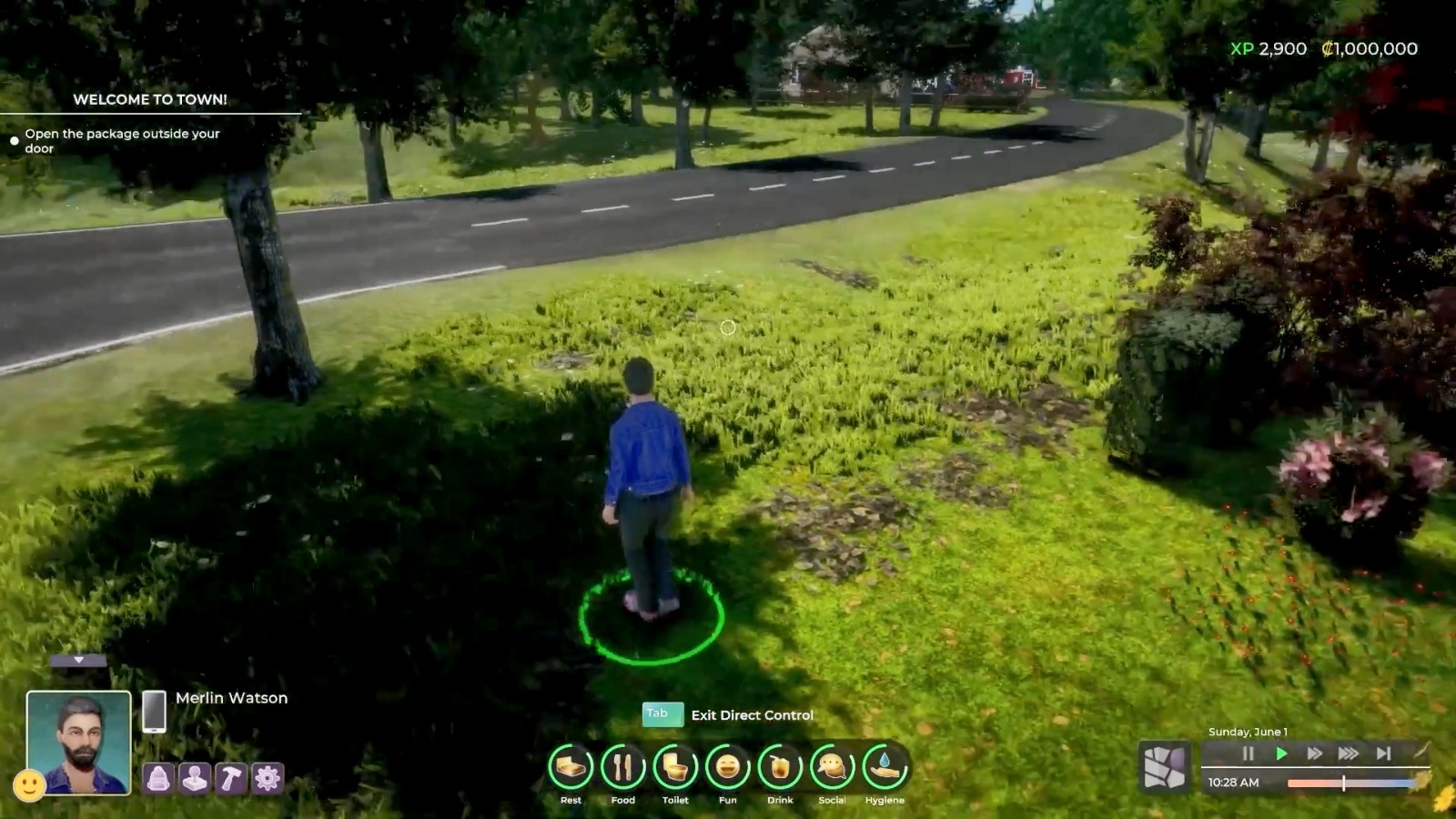Check the smiley mood indicator
The height and width of the screenshot is (819, 1456).
pos(29,784)
